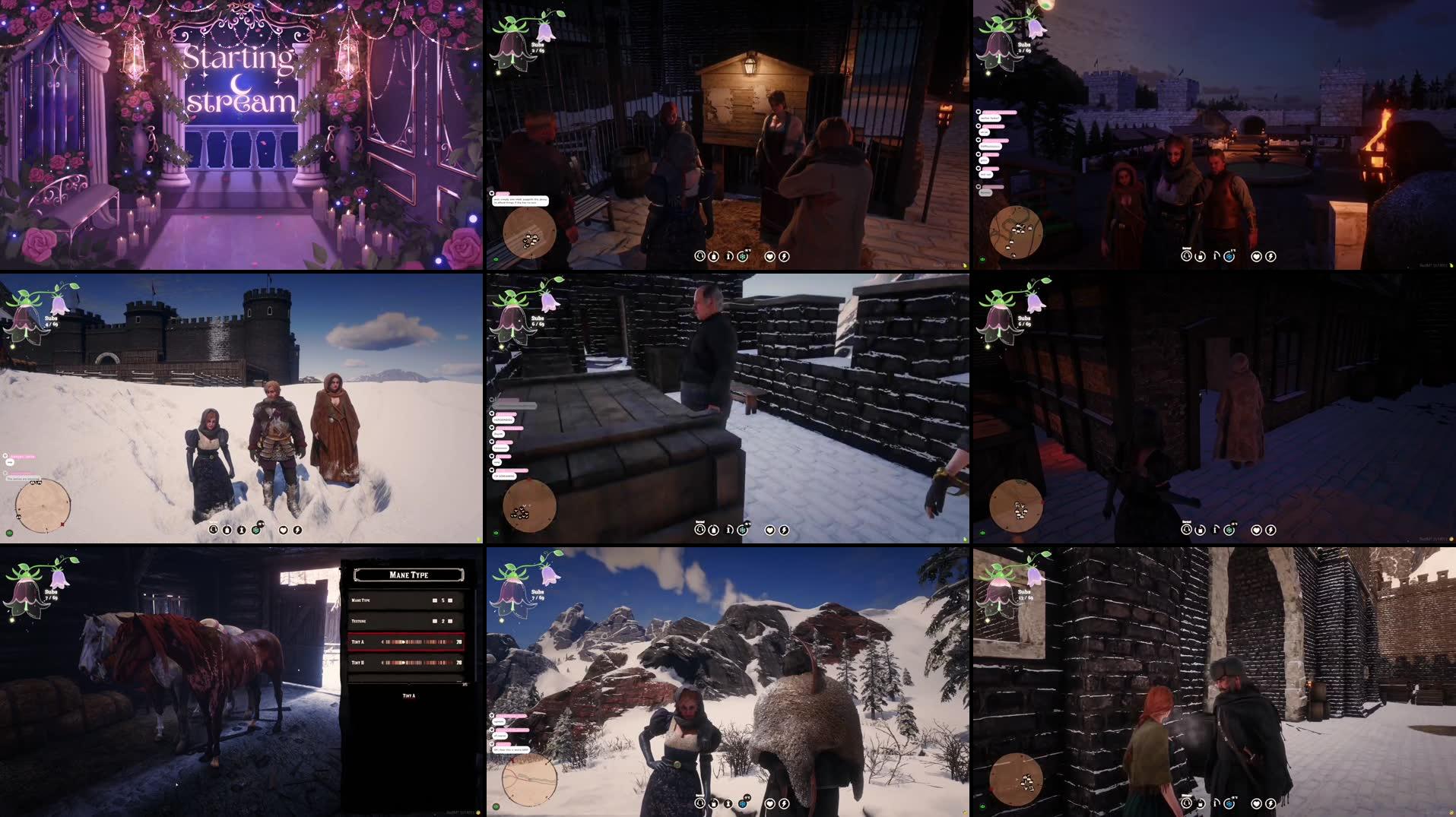Image resolution: width=1456 pixels, height=817 pixels.
Task: Toggle the heart beside the topmost pink username
Action: [491, 399]
